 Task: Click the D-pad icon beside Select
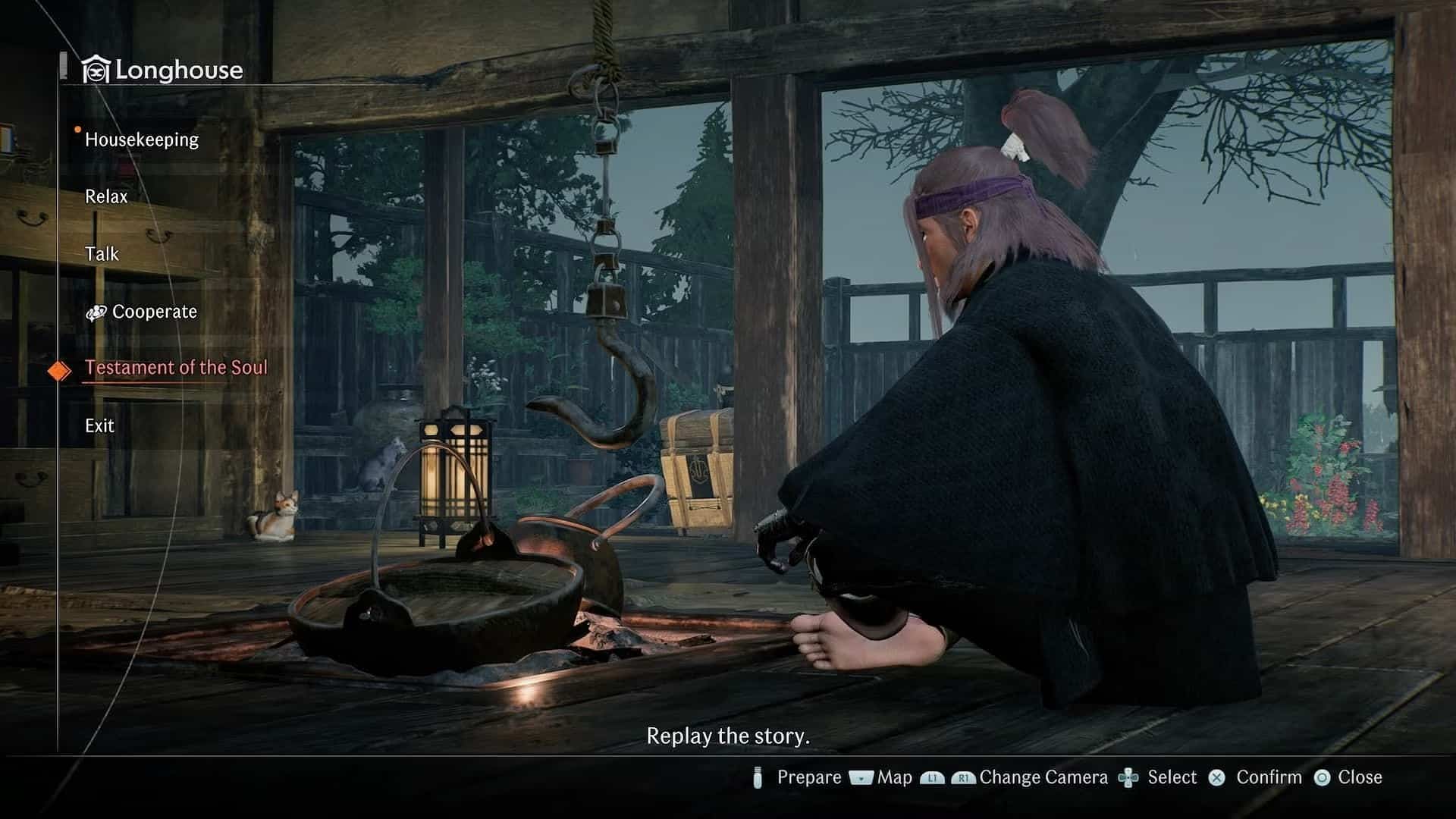[x=1130, y=777]
